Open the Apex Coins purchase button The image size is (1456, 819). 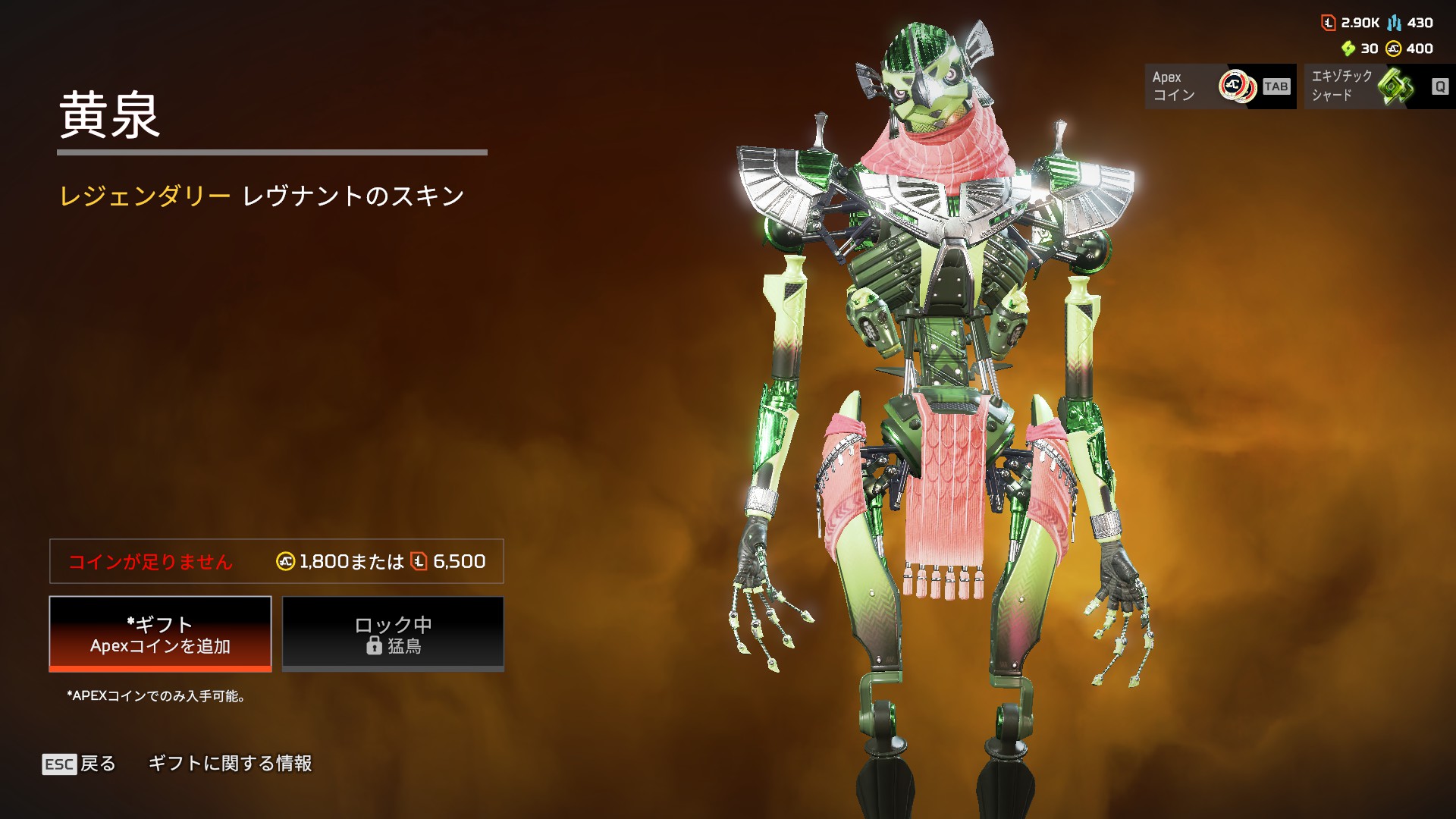pyautogui.click(x=1220, y=86)
